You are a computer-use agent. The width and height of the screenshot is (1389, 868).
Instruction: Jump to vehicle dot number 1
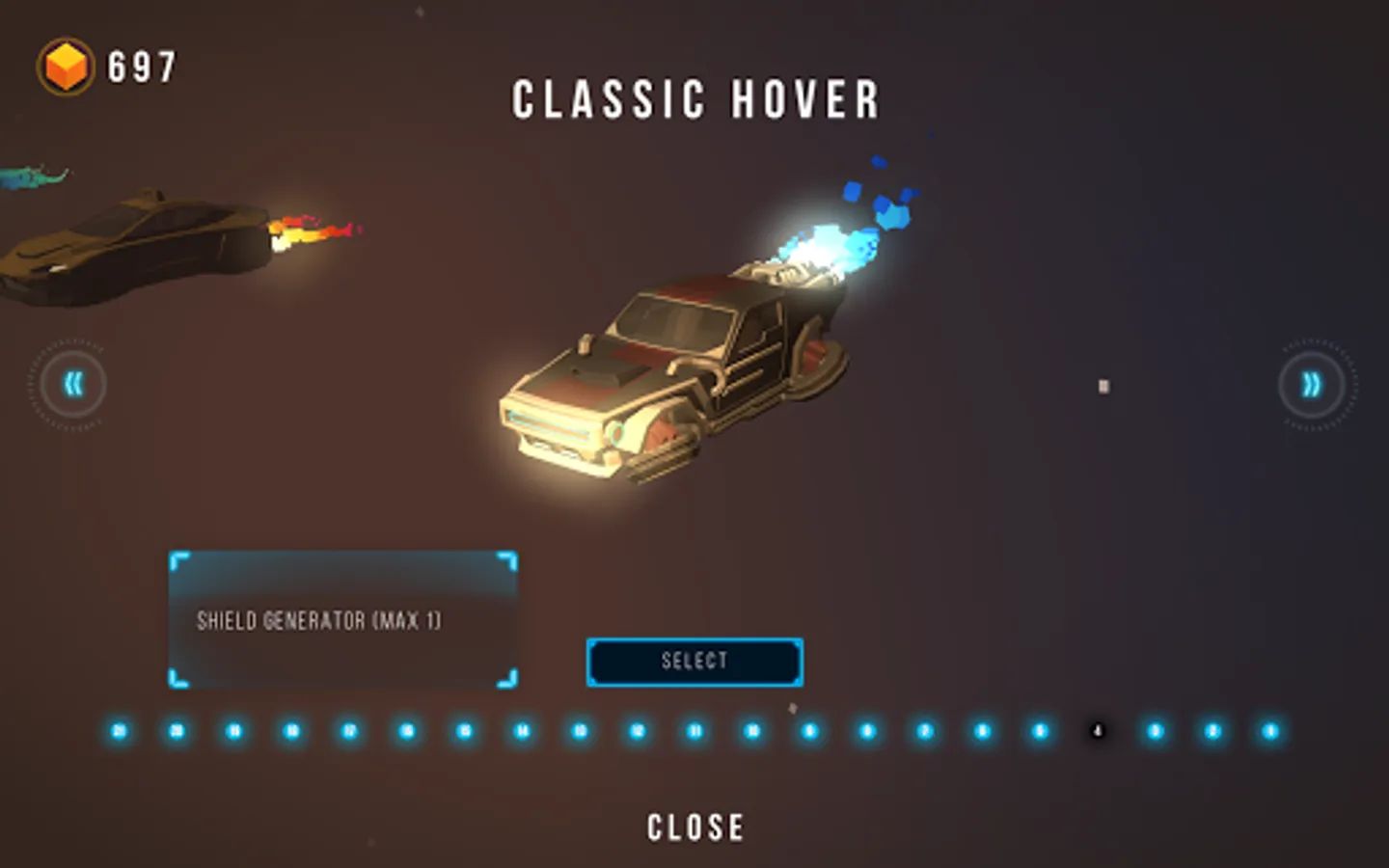(x=1270, y=731)
